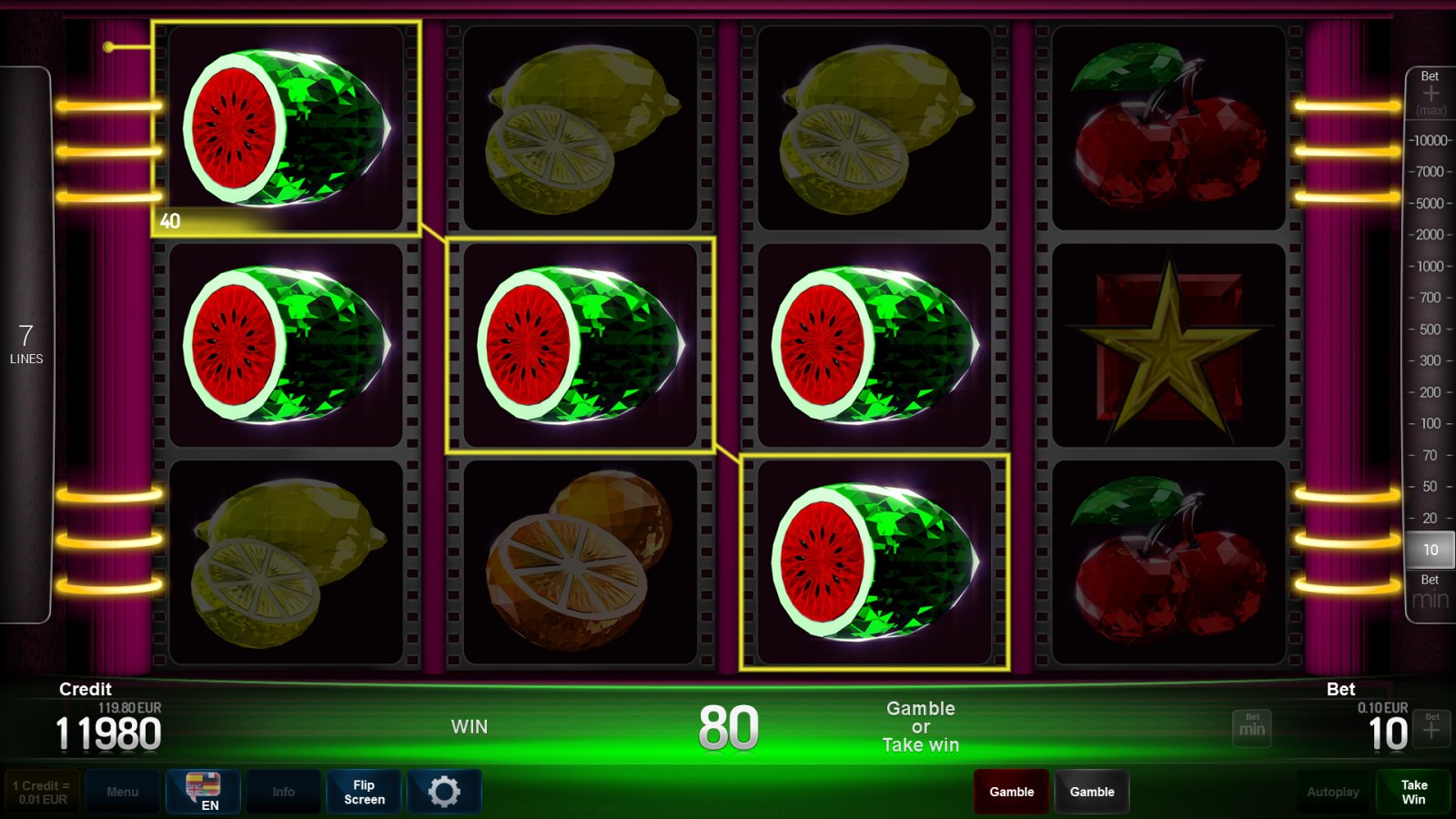This screenshot has width=1456, height=819.
Task: Select the 200 bet level
Action: (1431, 392)
